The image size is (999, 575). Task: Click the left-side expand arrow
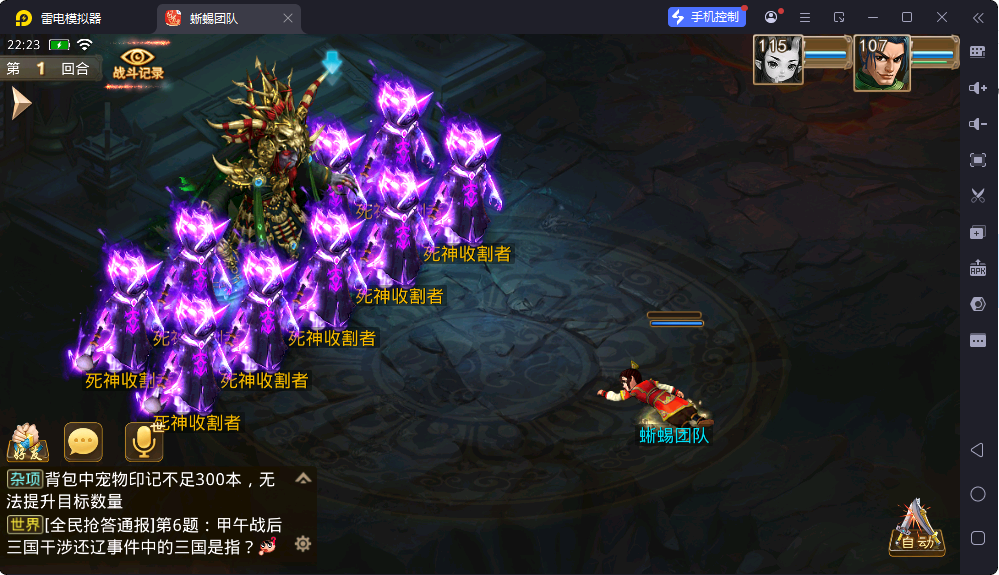[20, 103]
